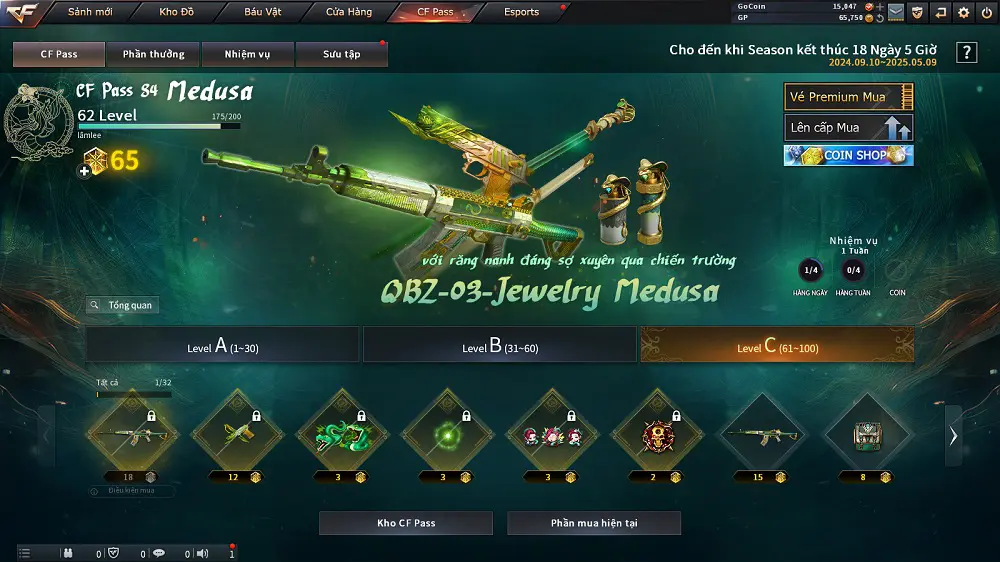Select Level B (31~60) reward range
This screenshot has height=562, width=1000.
point(499,346)
